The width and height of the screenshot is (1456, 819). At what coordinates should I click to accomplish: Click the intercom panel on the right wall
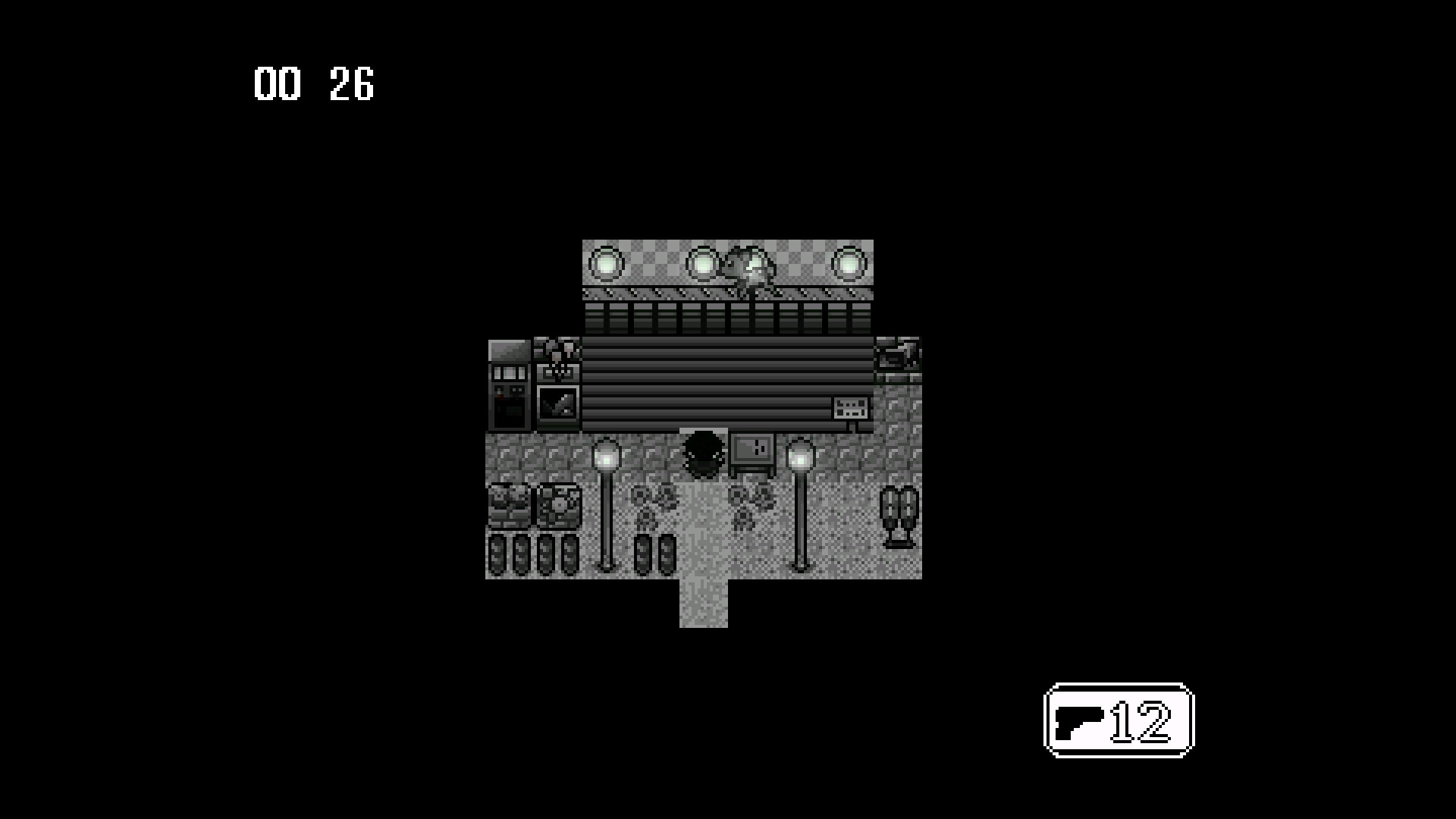tap(851, 407)
